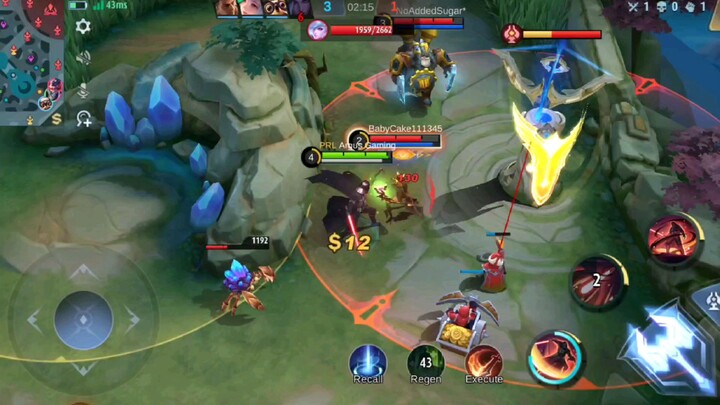This screenshot has width=720, height=405.
Task: Cast the first skill with teal cooldown ring
Action: (556, 357)
